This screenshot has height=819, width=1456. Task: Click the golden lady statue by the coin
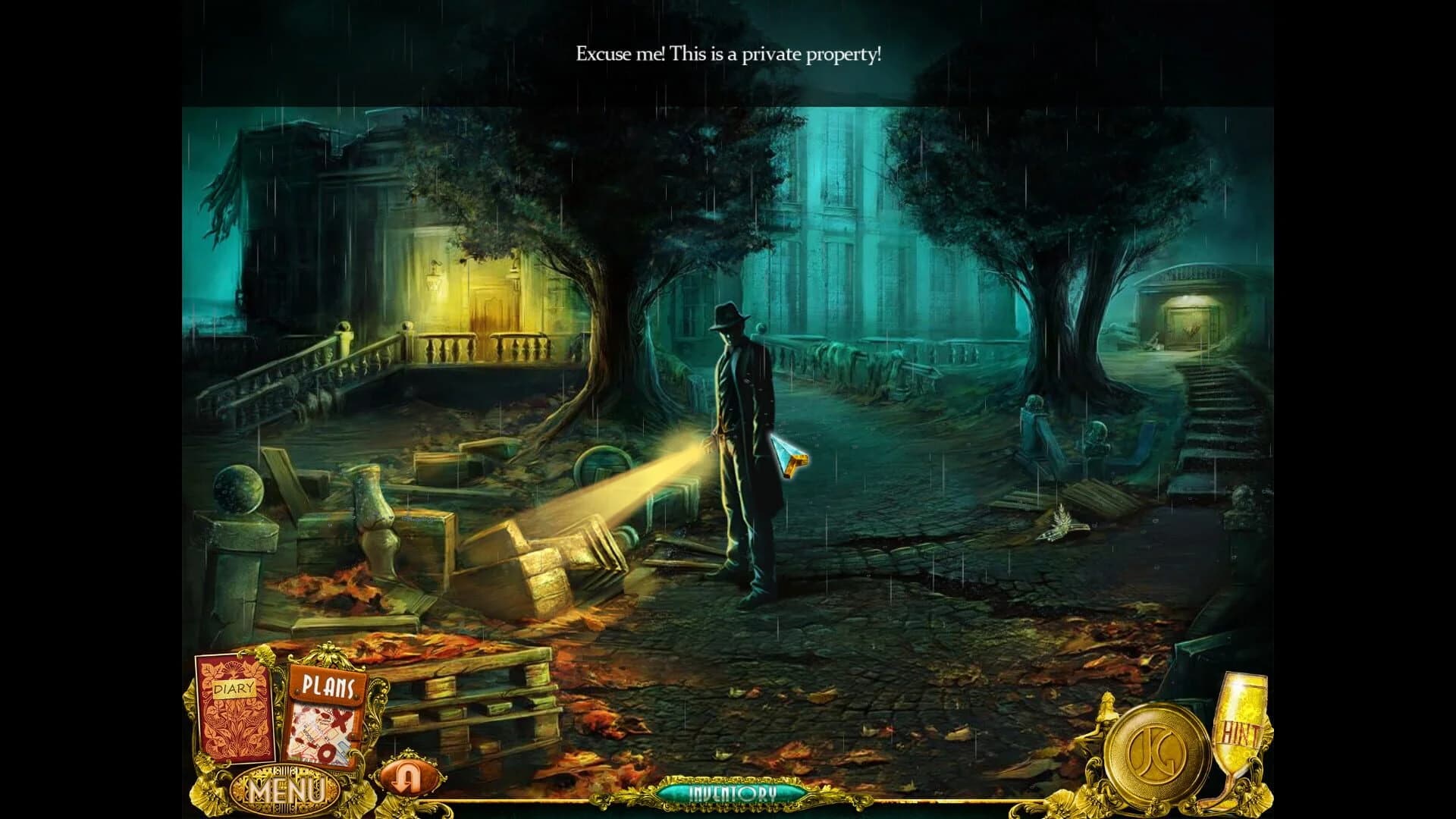coord(1106,714)
